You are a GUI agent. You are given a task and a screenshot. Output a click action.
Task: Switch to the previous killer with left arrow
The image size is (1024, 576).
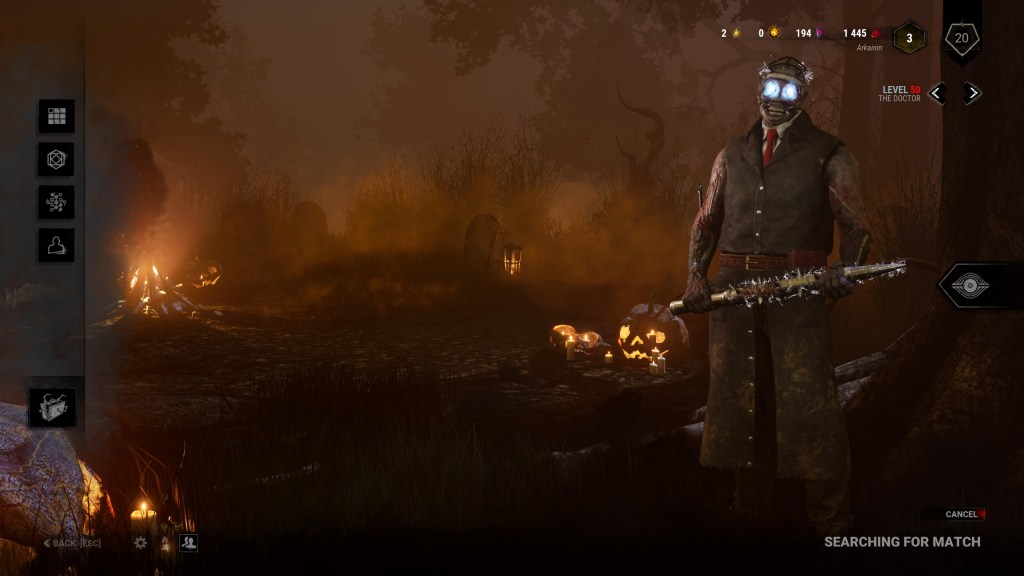click(x=937, y=93)
